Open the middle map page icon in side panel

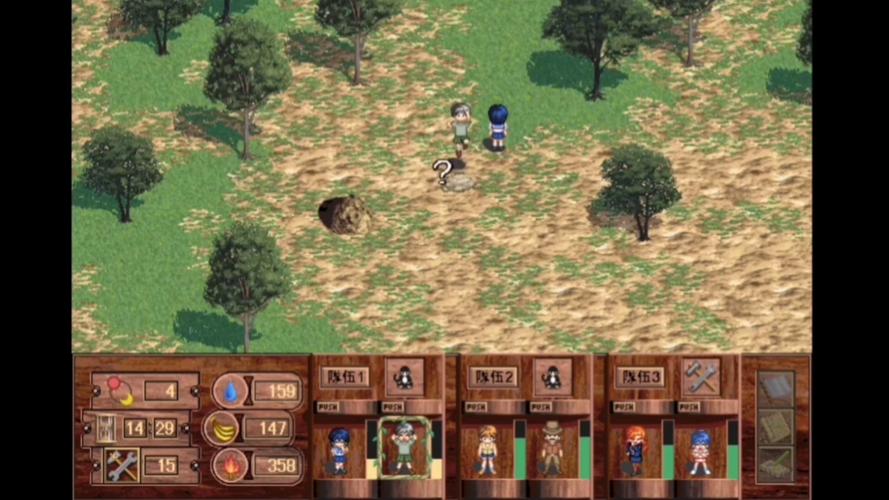(x=776, y=427)
